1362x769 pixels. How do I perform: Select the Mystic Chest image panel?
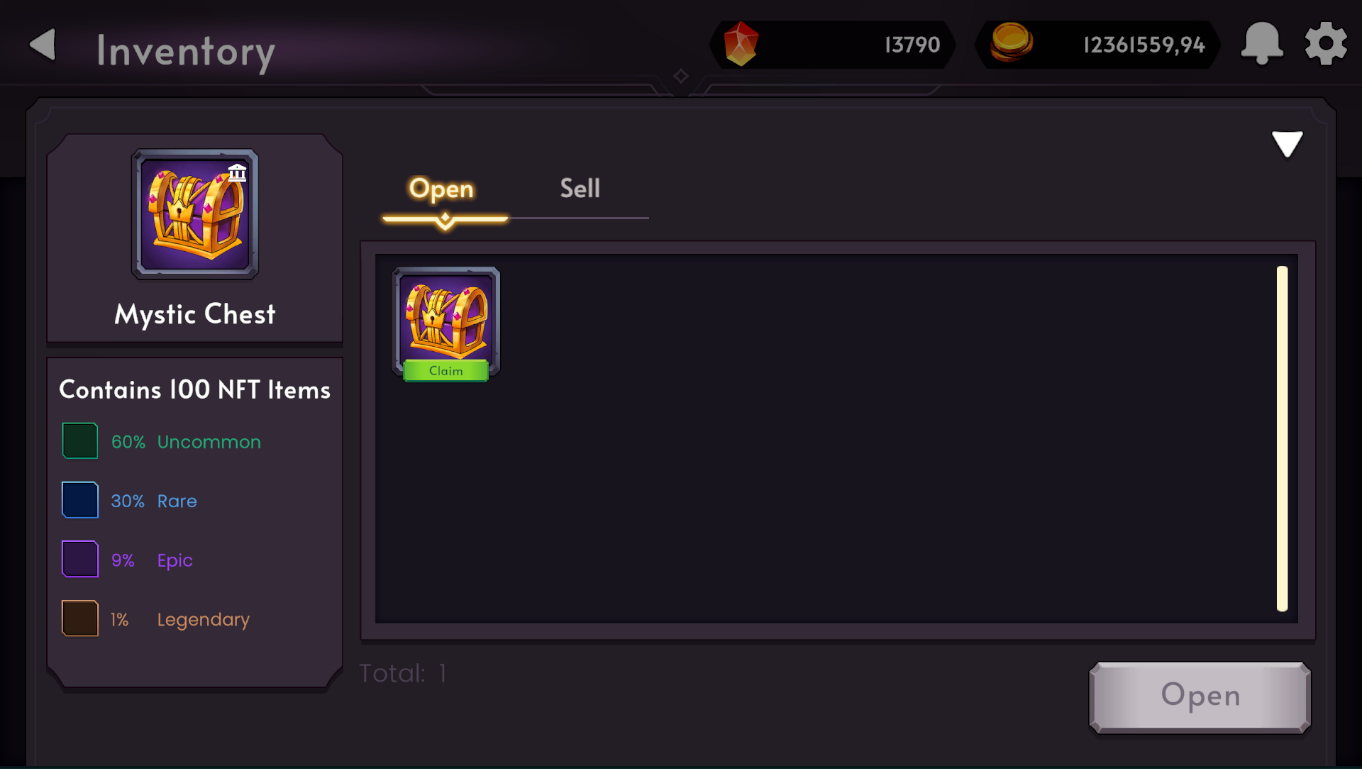click(195, 213)
